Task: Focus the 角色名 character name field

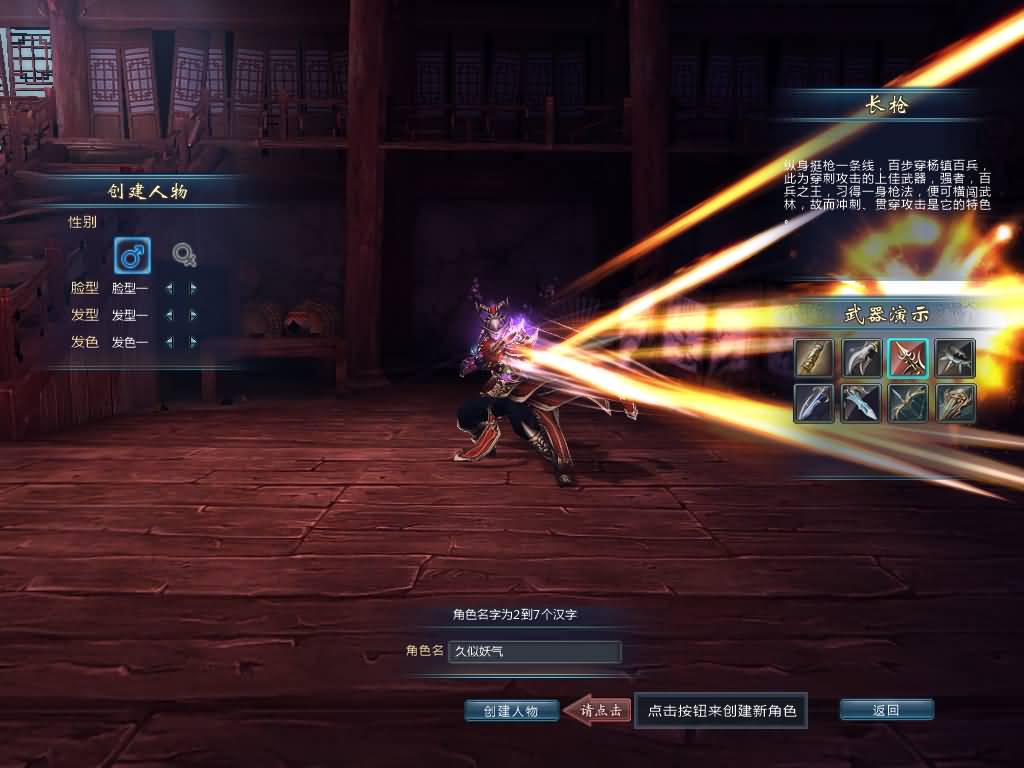Action: [534, 652]
